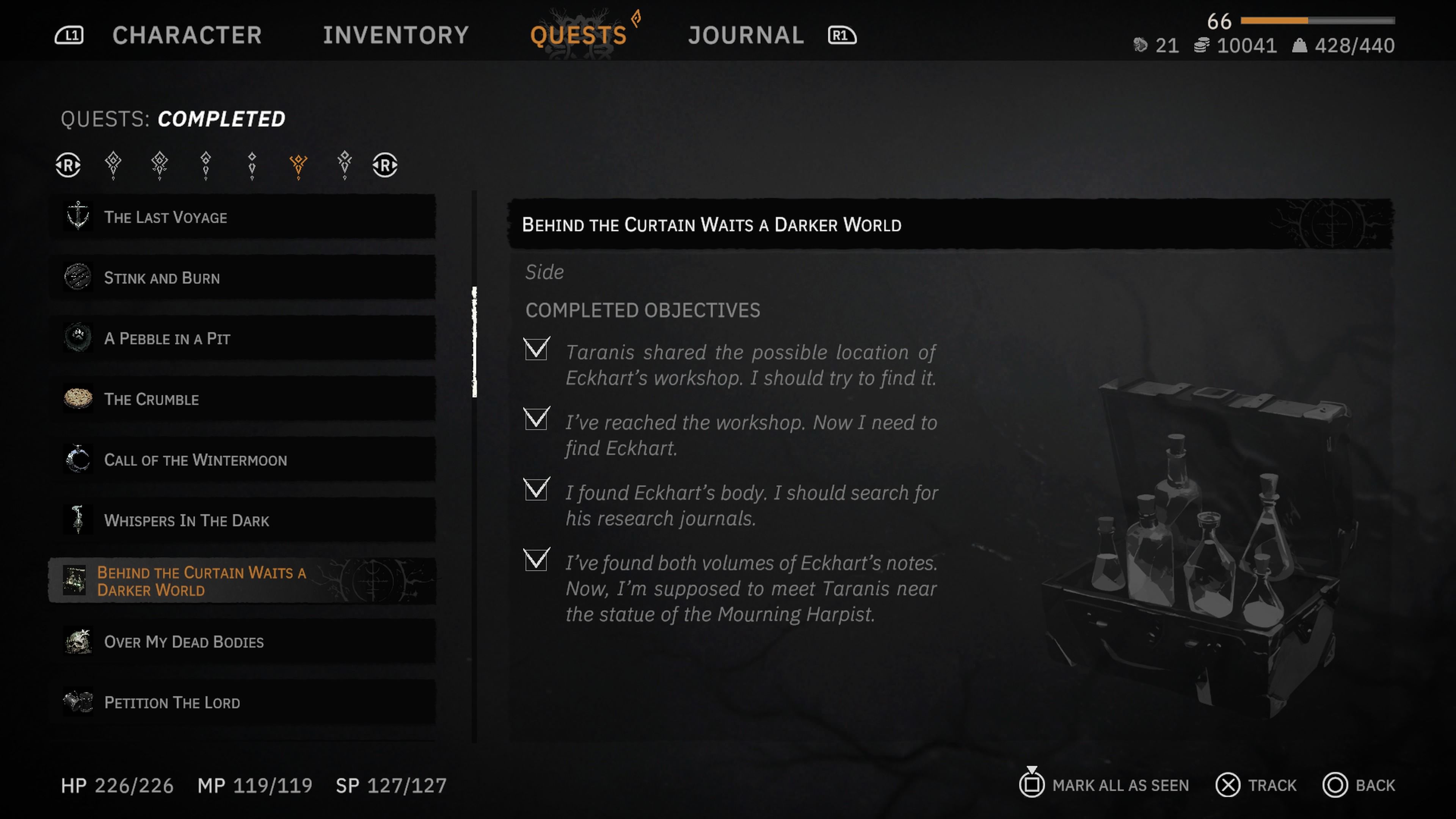Open the Inventory tab
Image resolution: width=1456 pixels, height=819 pixels.
tap(395, 35)
